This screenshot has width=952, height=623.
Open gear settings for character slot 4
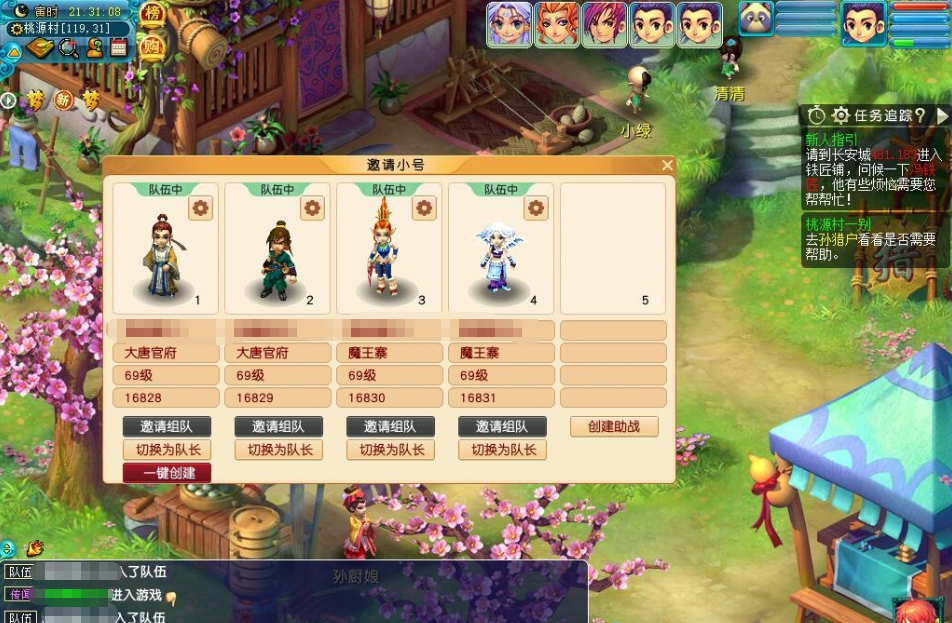[537, 207]
